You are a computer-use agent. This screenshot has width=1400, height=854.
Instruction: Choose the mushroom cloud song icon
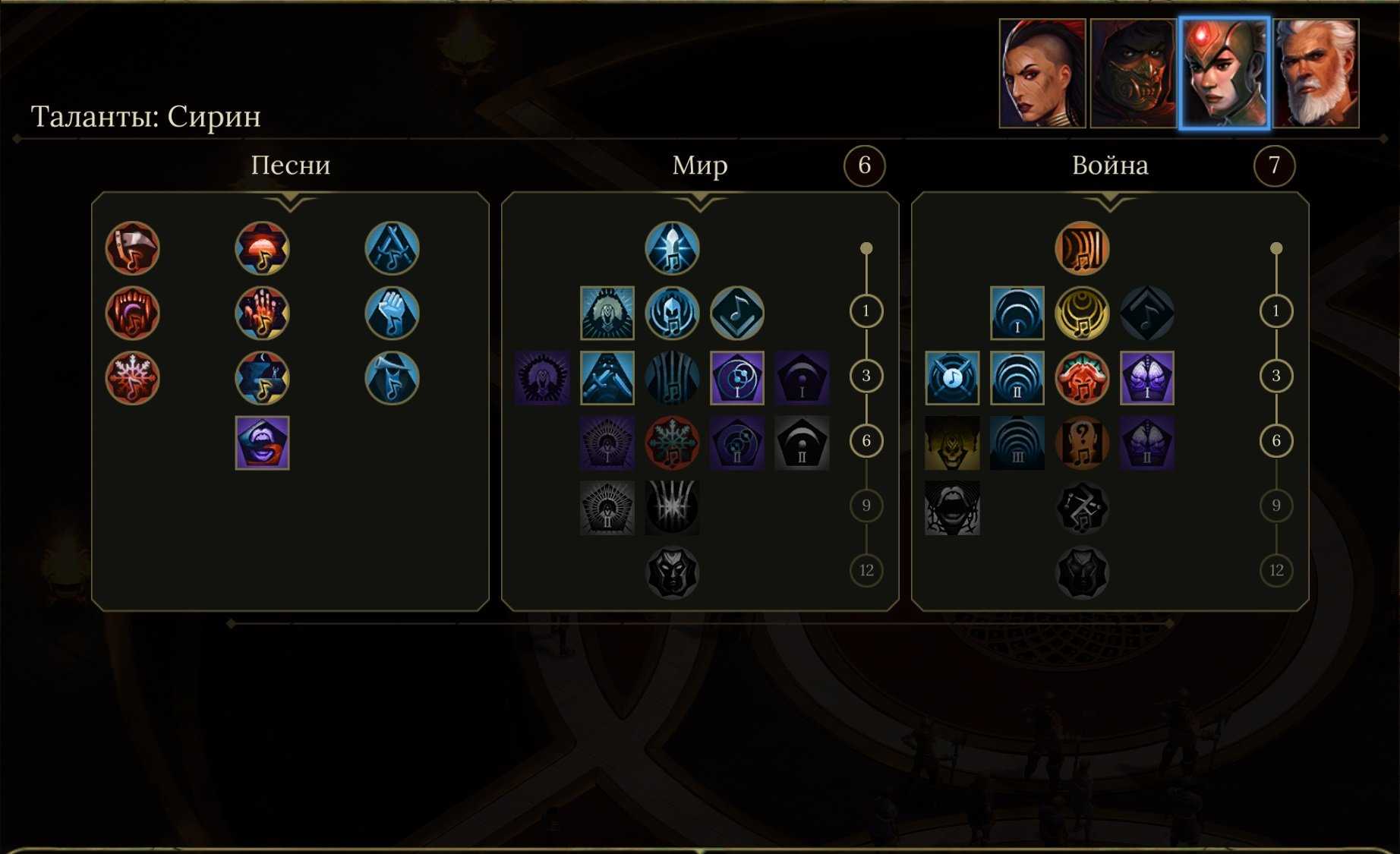(x=263, y=248)
